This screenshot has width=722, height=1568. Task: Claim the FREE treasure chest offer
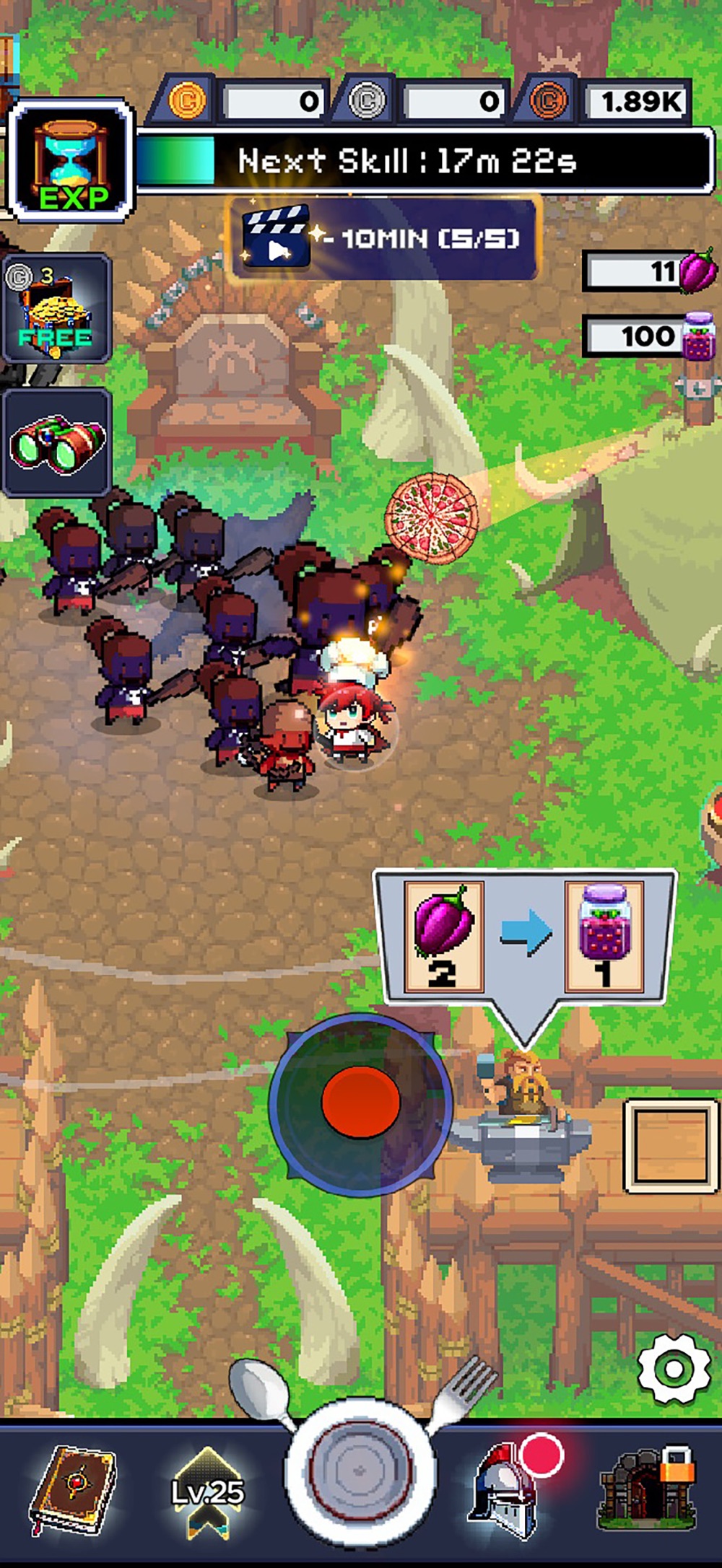click(57, 309)
